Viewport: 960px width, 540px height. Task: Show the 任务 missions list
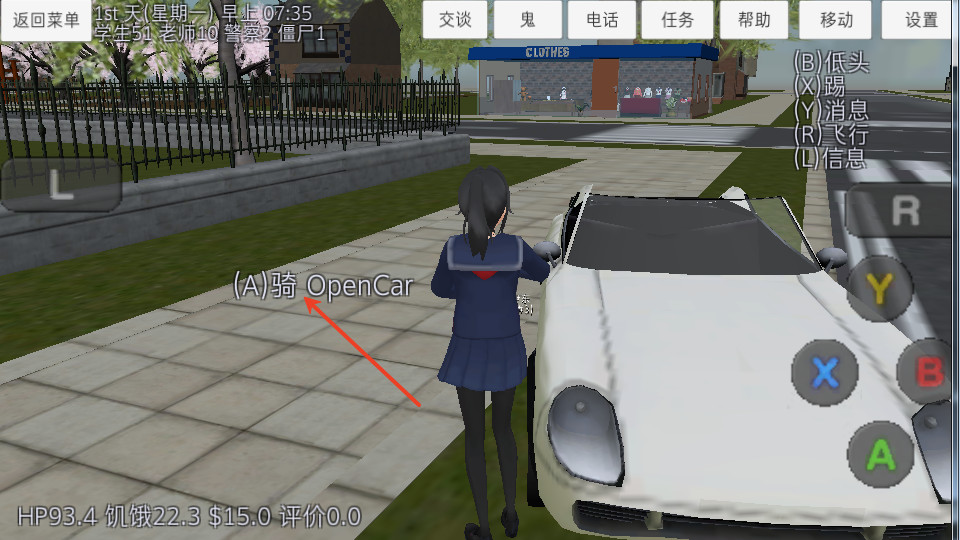click(x=677, y=20)
